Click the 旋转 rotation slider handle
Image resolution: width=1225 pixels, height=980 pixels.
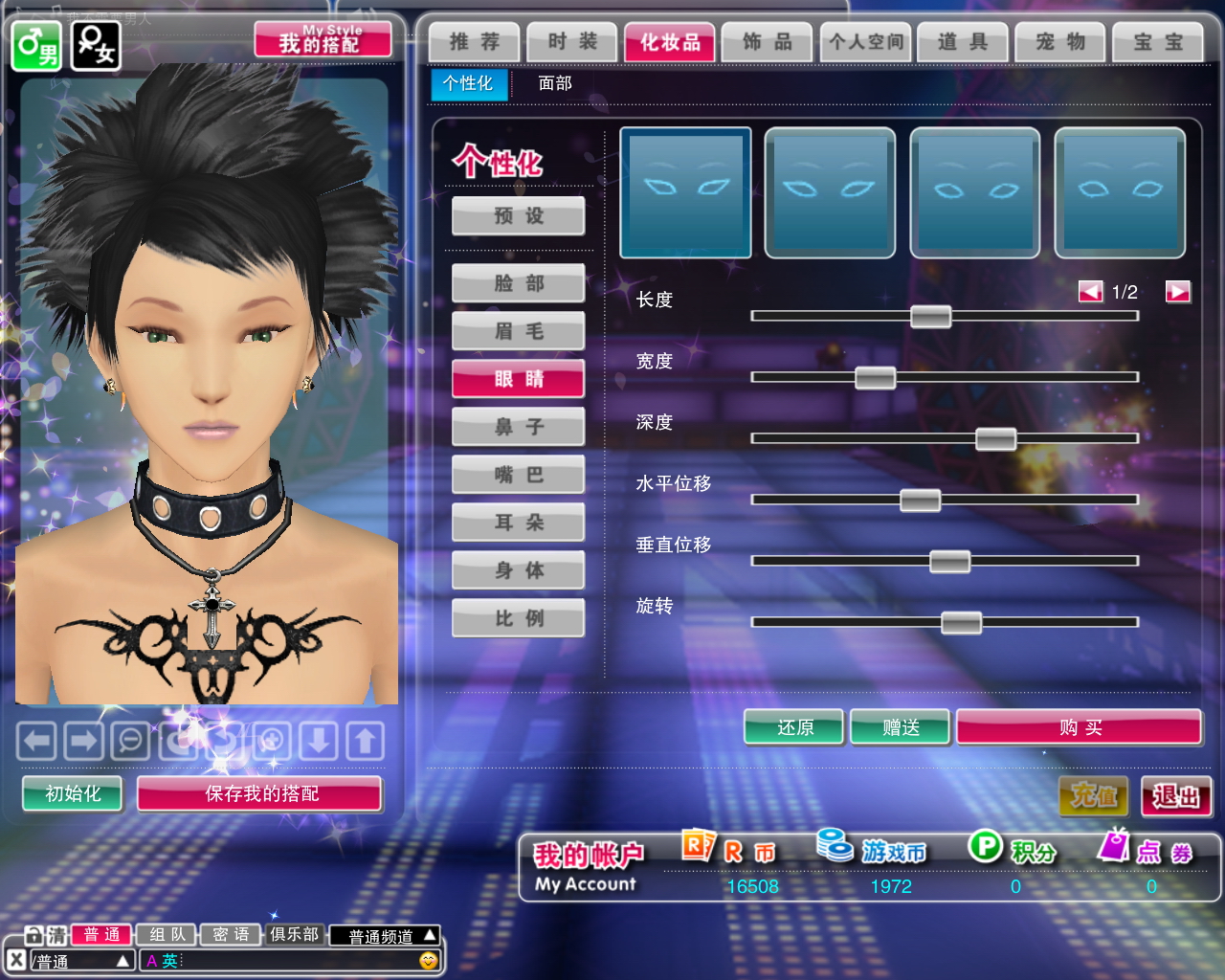tap(961, 623)
